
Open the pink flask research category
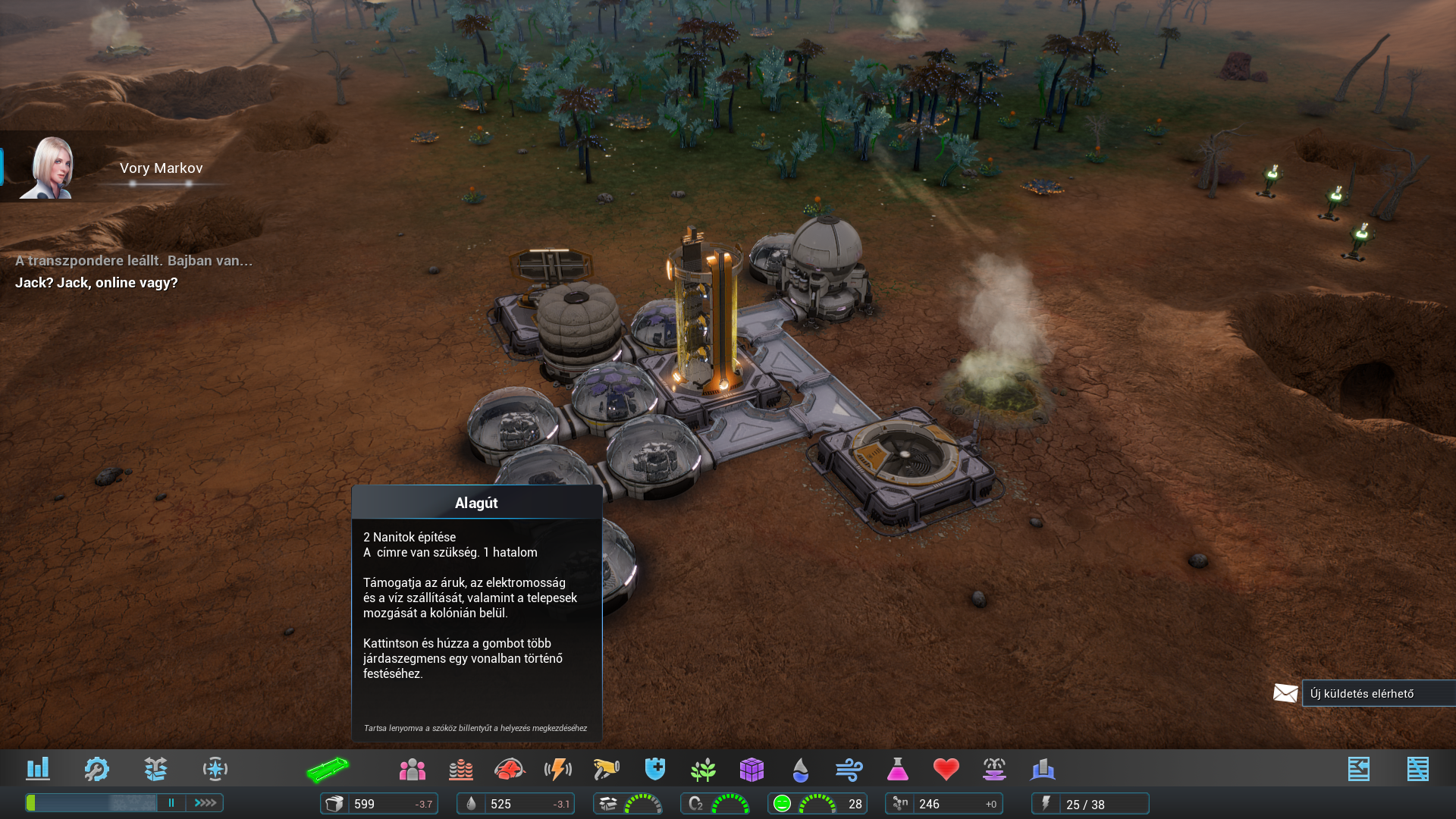coord(898,770)
